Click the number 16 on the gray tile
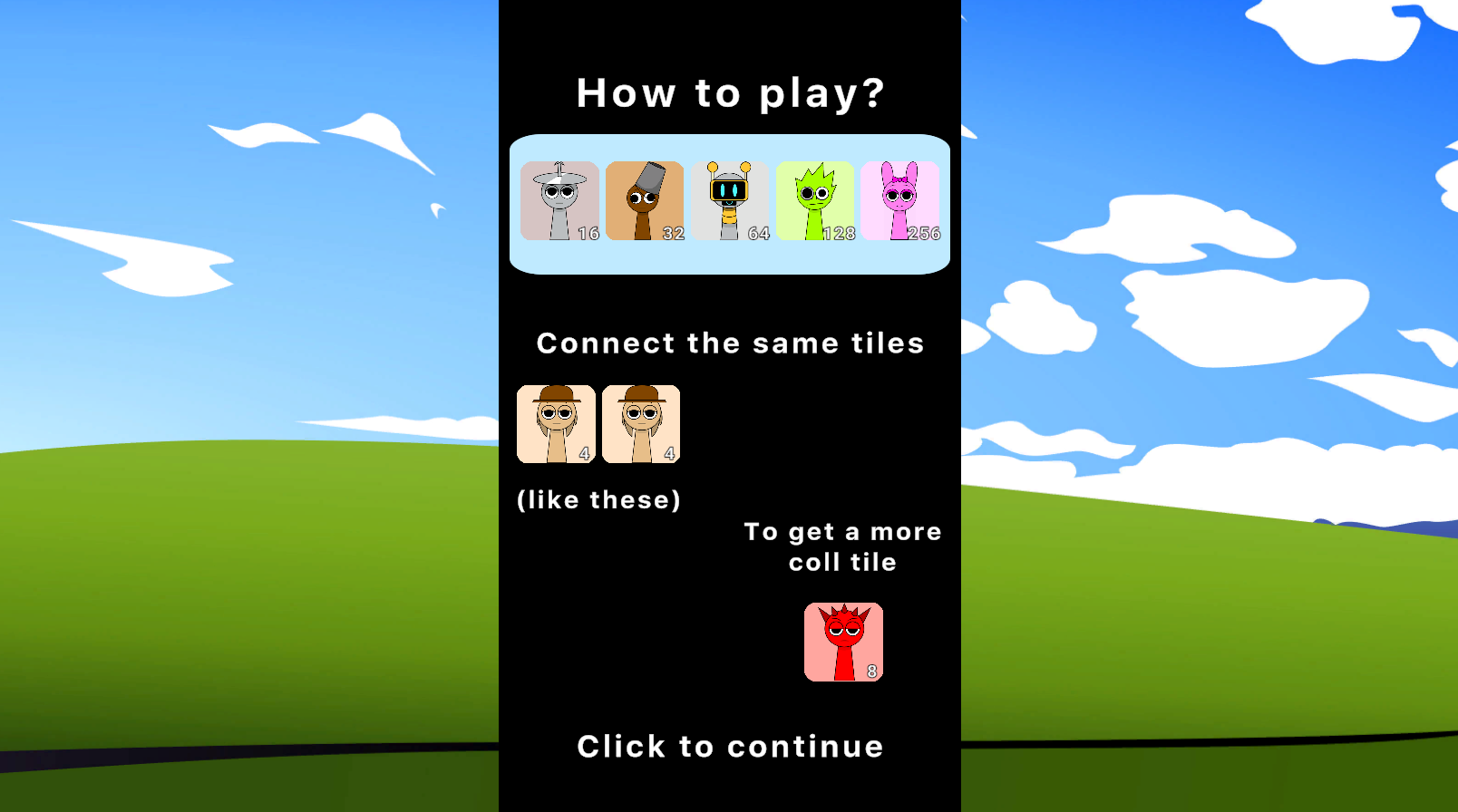This screenshot has height=812, width=1458. click(x=588, y=234)
